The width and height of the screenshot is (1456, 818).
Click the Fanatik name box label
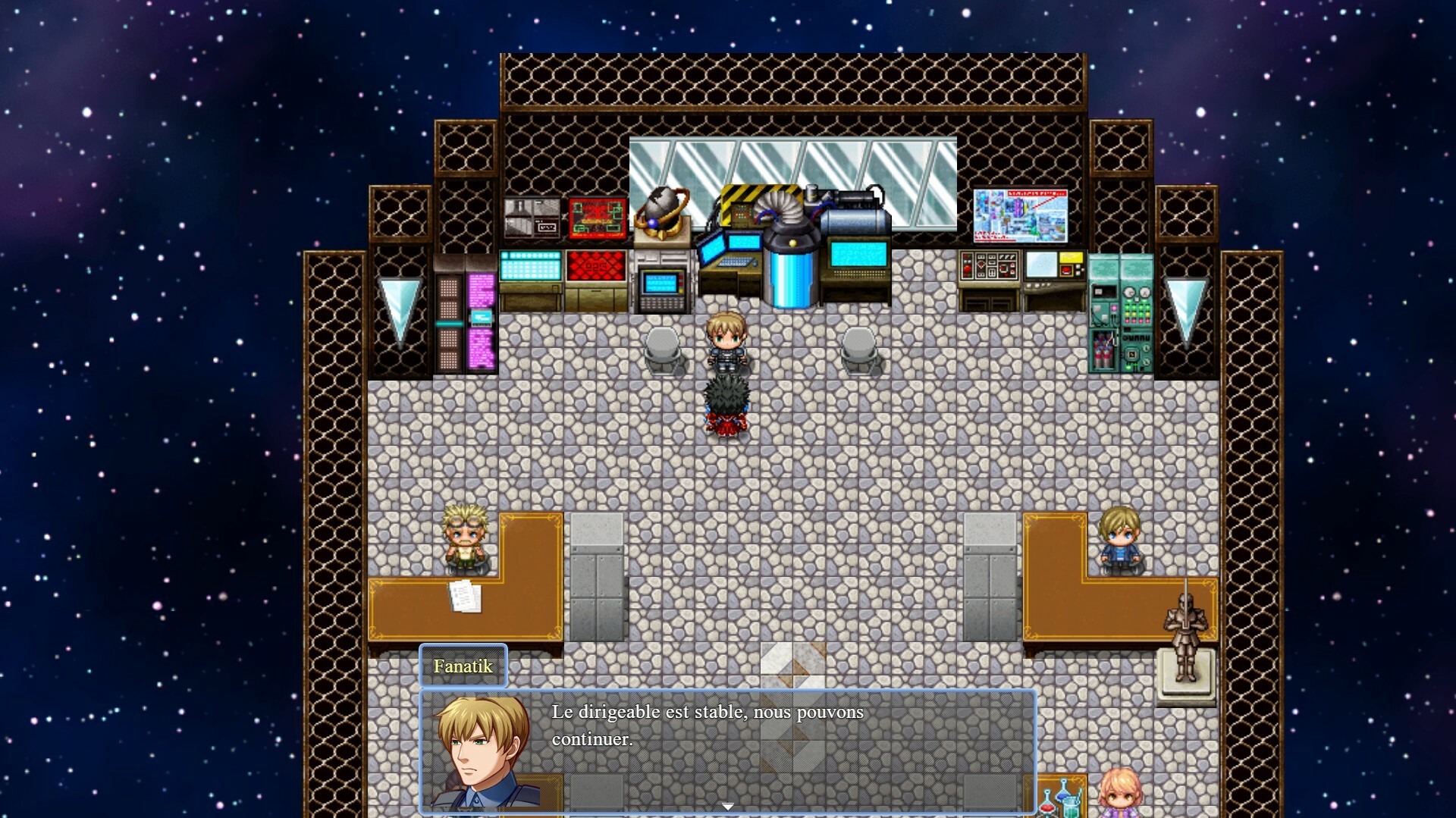pos(463,666)
